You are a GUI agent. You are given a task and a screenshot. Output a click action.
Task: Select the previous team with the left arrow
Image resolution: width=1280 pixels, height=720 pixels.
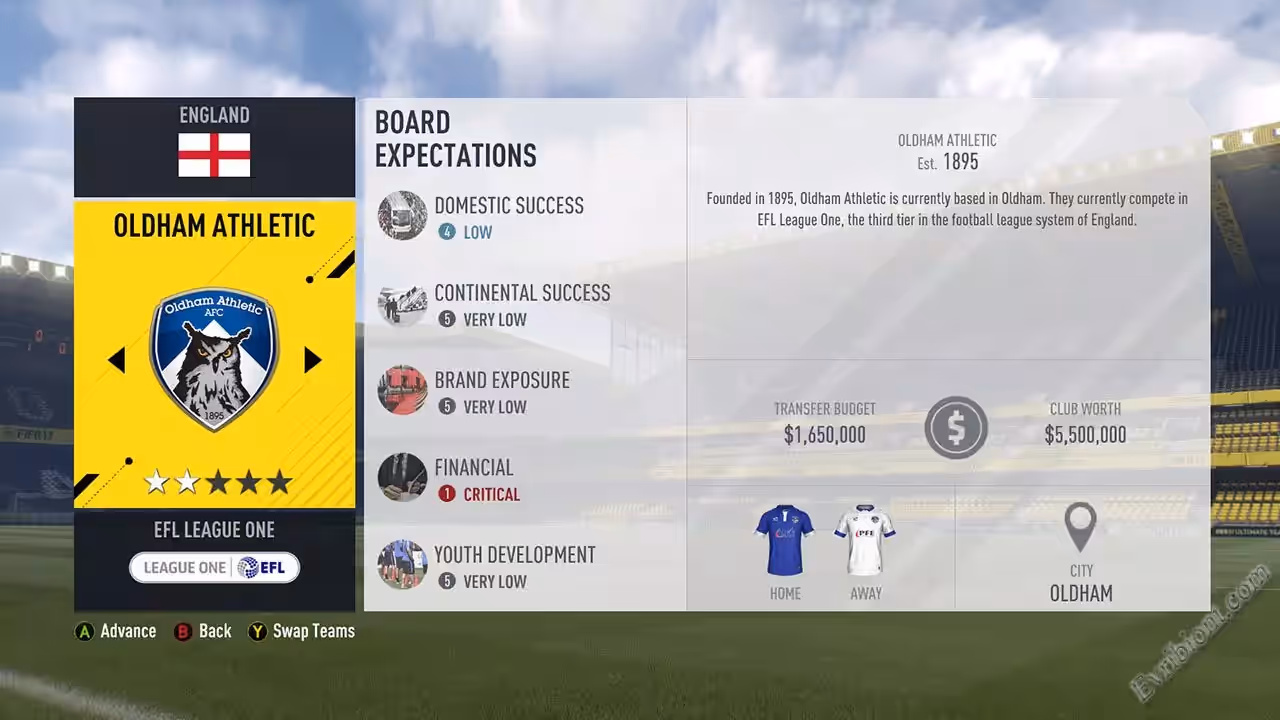click(x=116, y=360)
